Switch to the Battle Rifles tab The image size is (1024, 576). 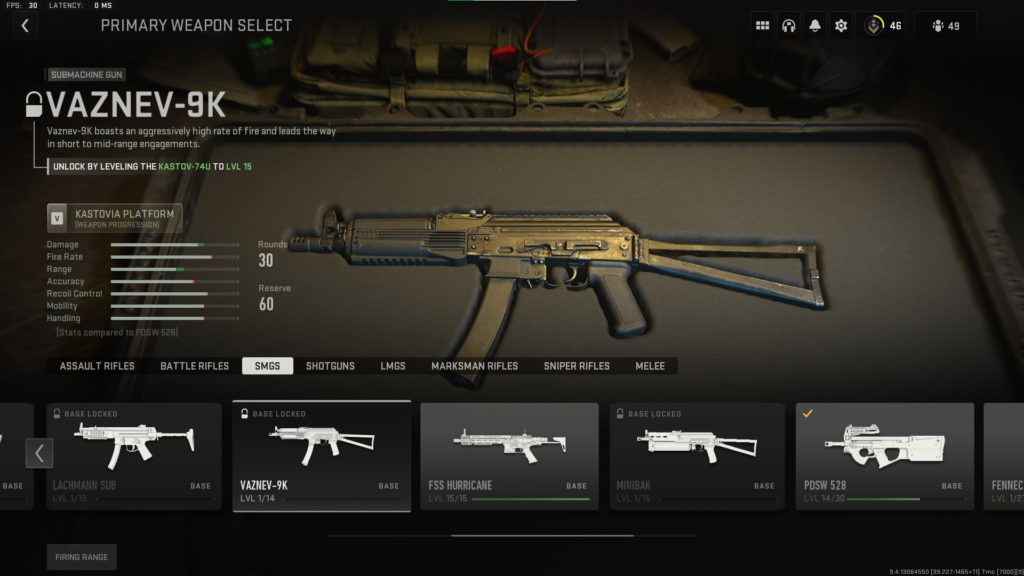[194, 366]
